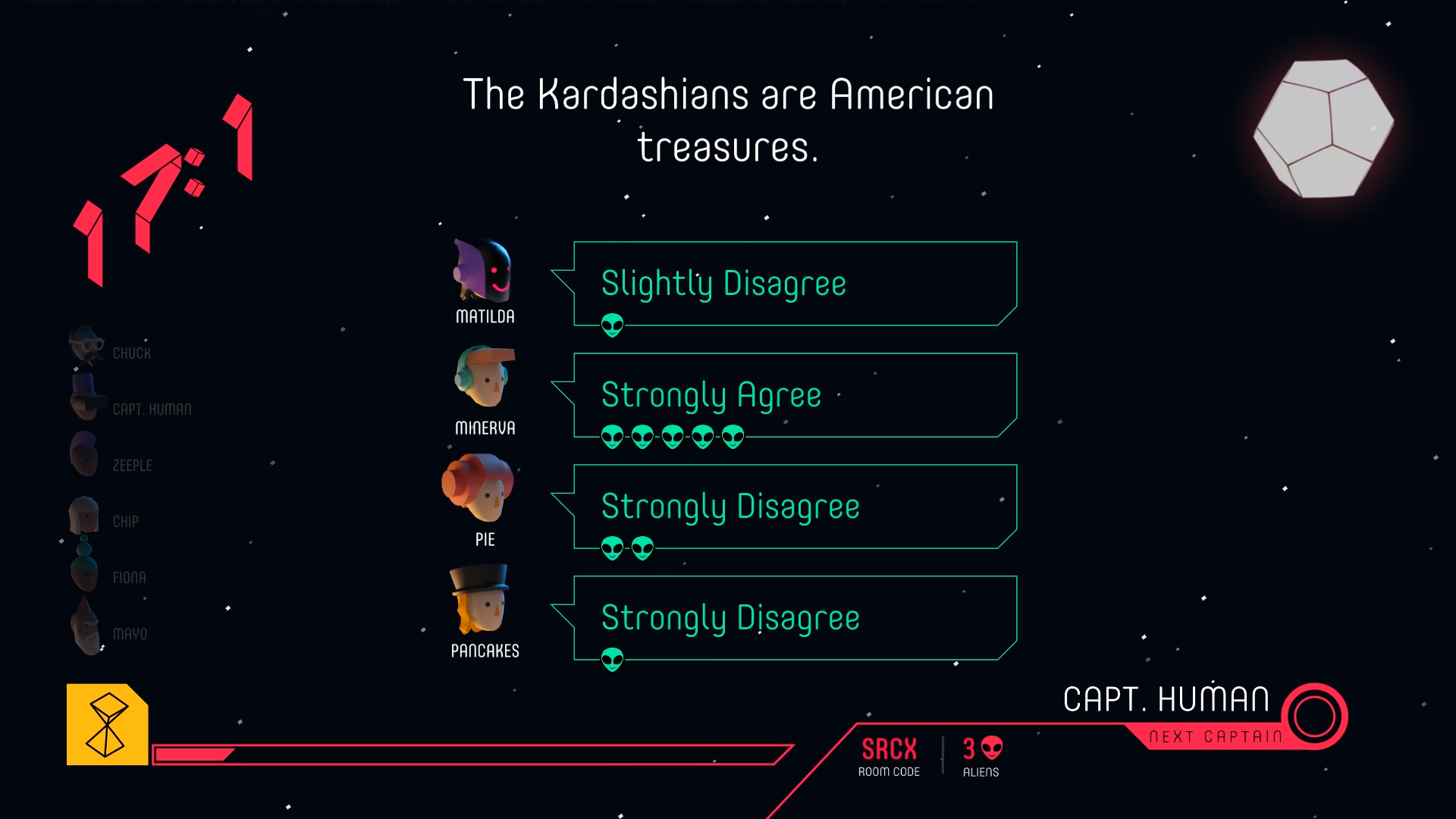1456x819 pixels.
Task: Toggle the alien vote beneath Pancakes' answer
Action: [x=611, y=659]
